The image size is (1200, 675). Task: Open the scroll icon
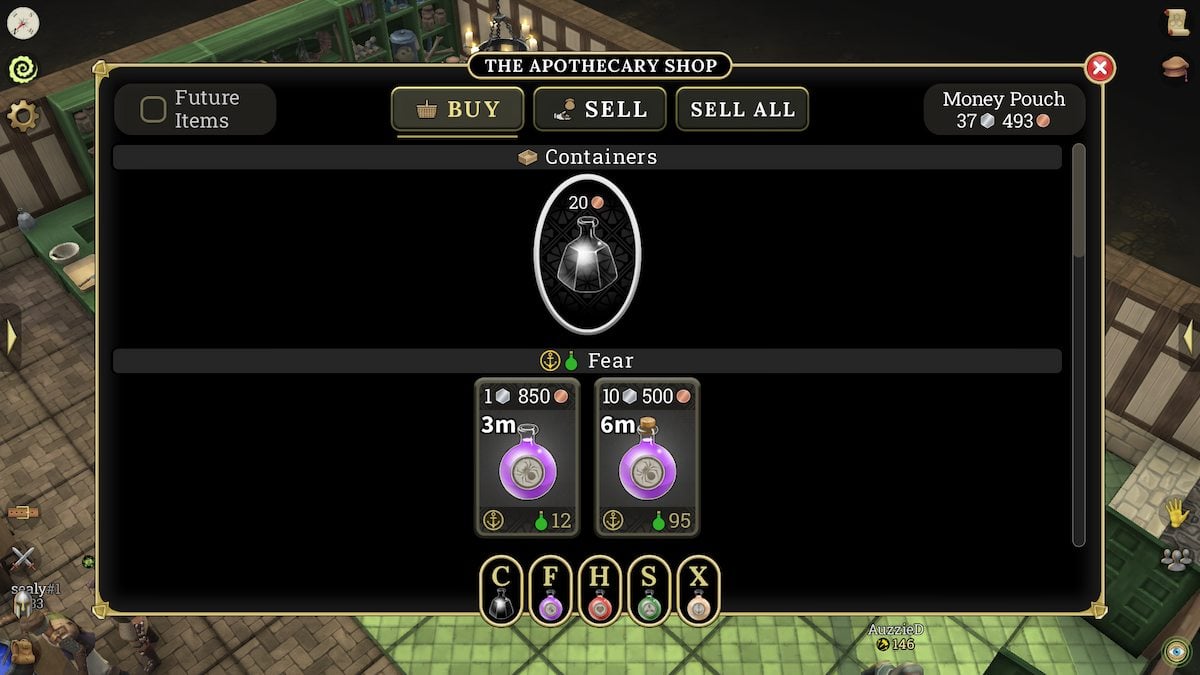(1176, 22)
